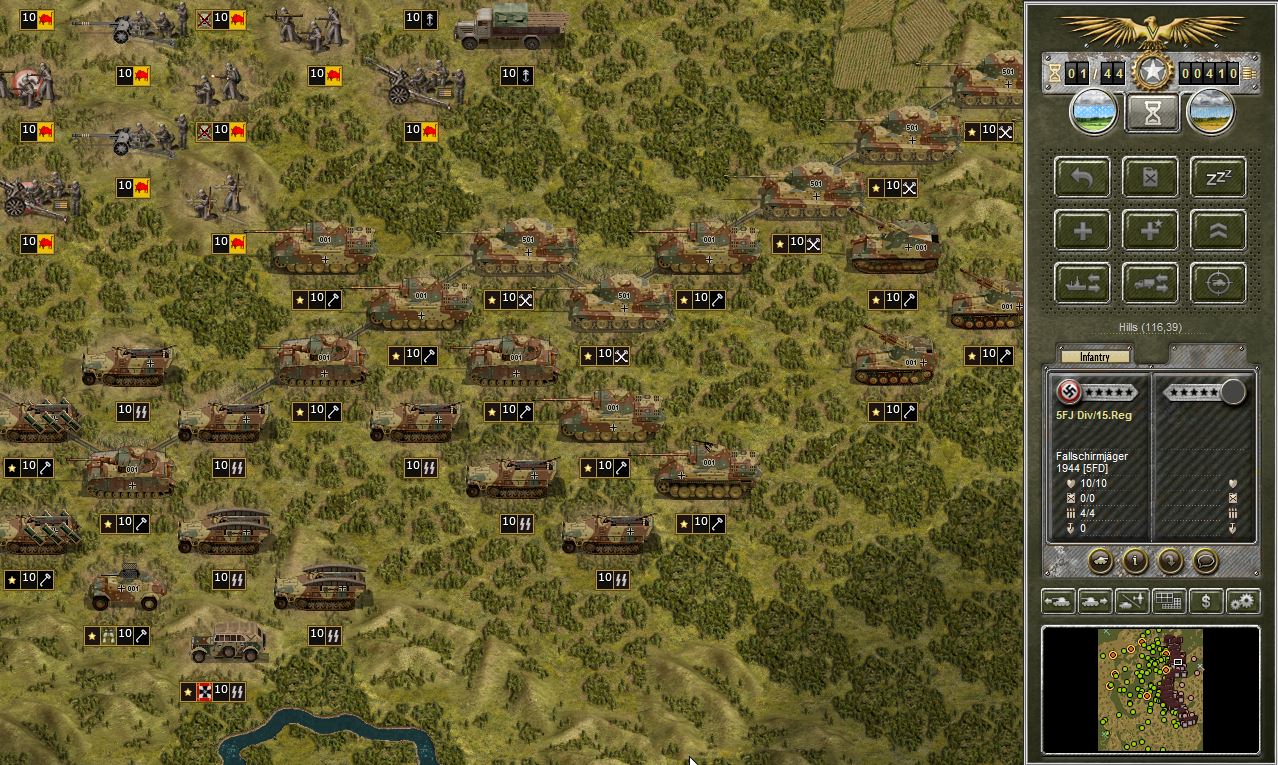
Task: Activate the sleep (Zzz) unit button
Action: pyautogui.click(x=1218, y=178)
